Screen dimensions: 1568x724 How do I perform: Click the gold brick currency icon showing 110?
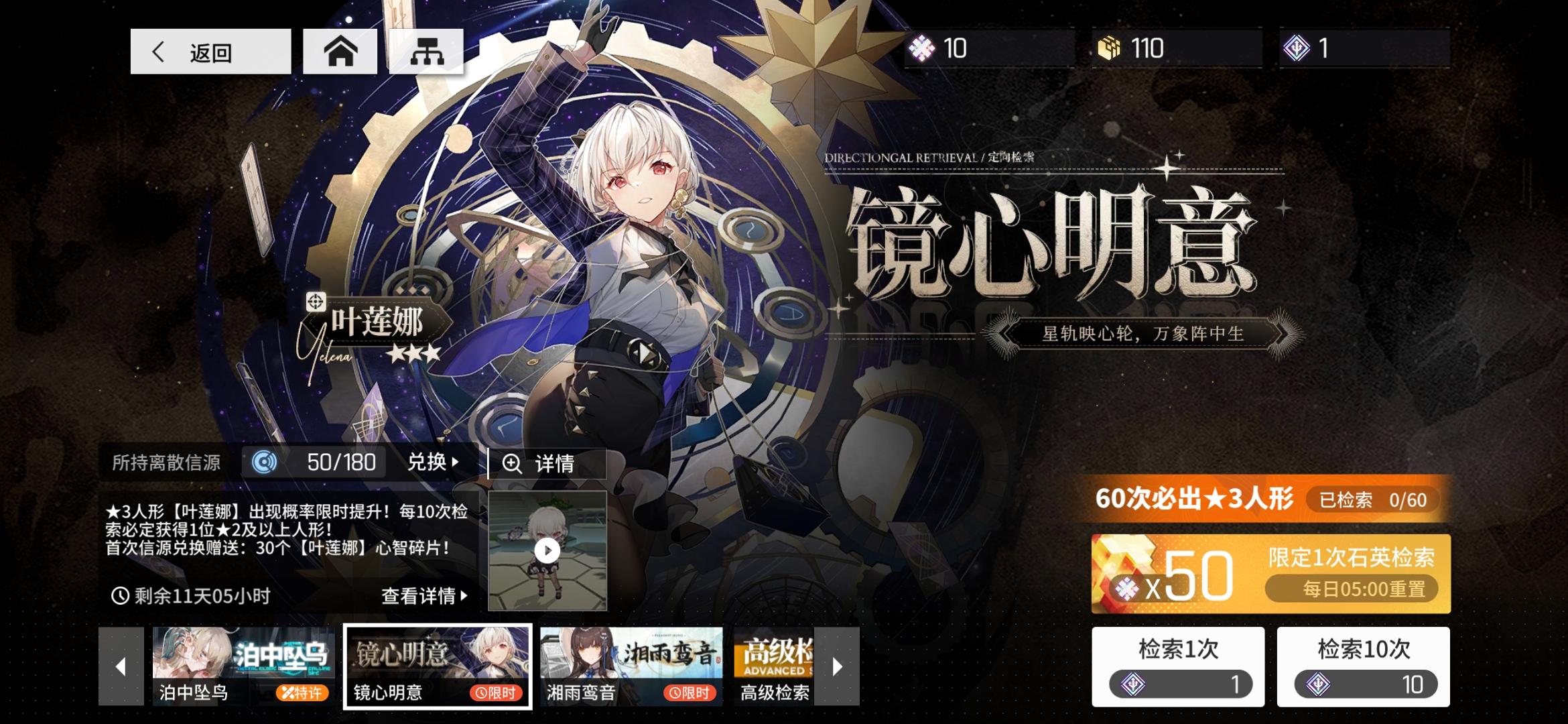[1106, 48]
